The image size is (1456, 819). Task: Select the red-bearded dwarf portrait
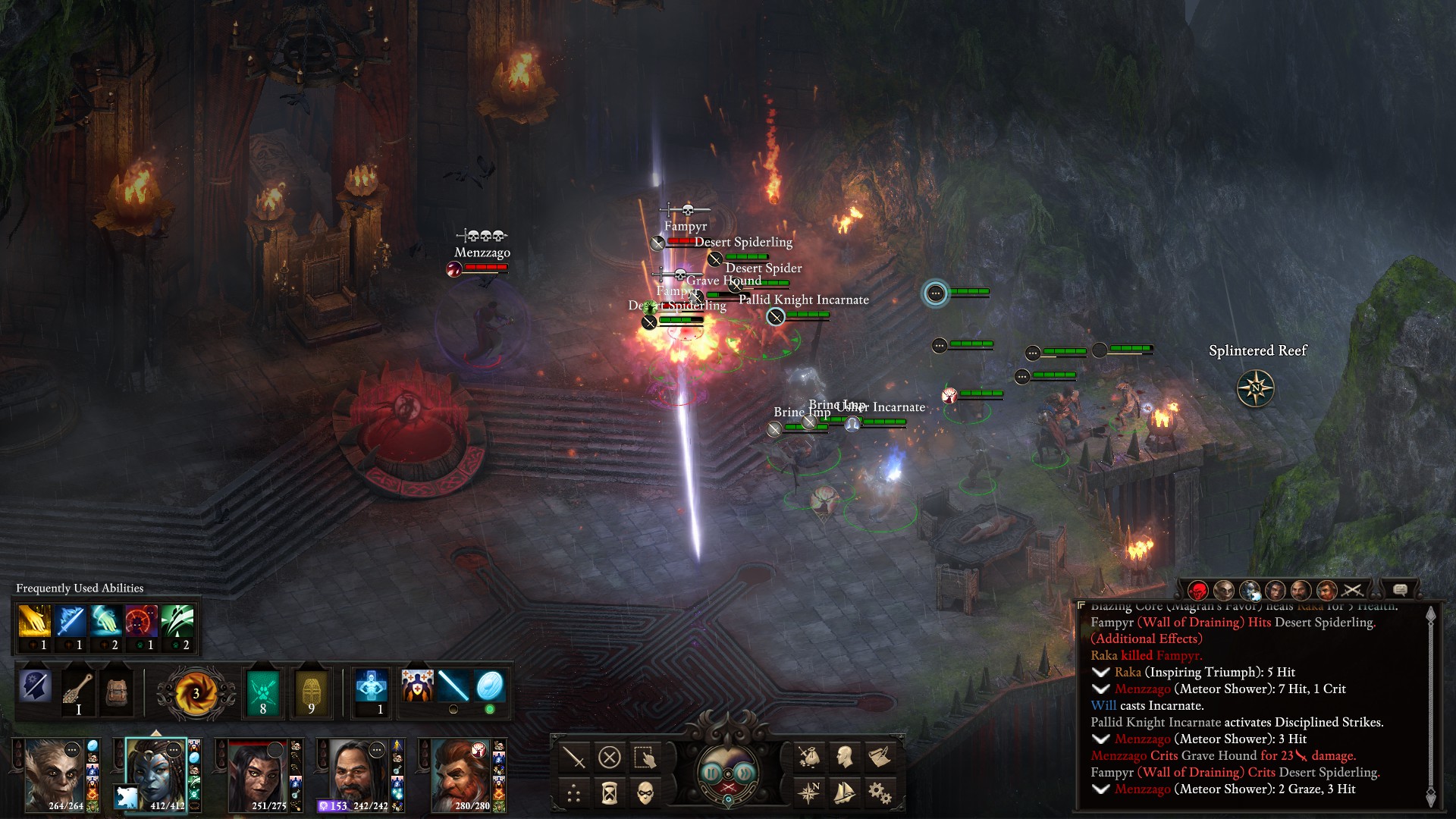pos(461,773)
